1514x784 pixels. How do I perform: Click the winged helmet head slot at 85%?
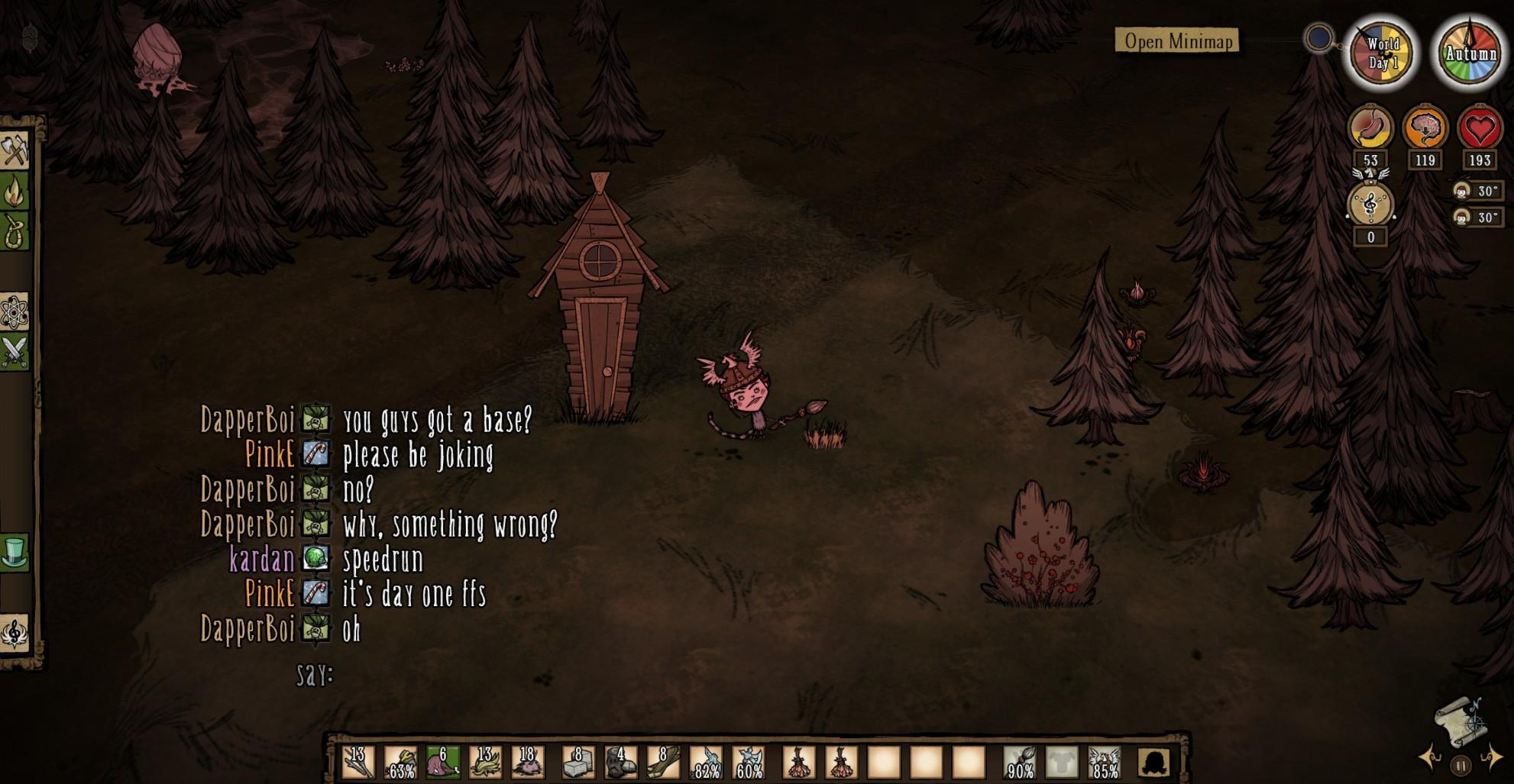1105,762
